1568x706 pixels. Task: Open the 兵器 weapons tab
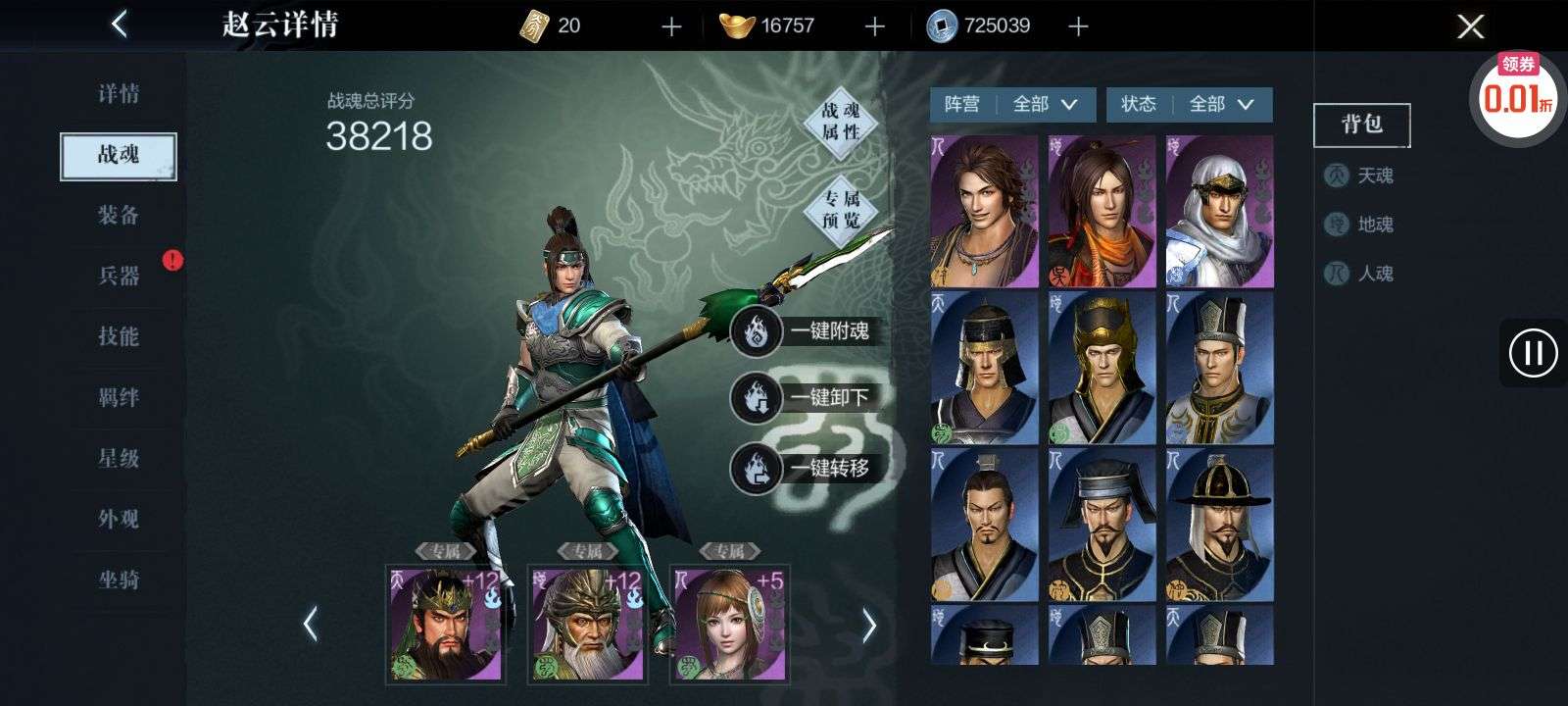[x=119, y=276]
